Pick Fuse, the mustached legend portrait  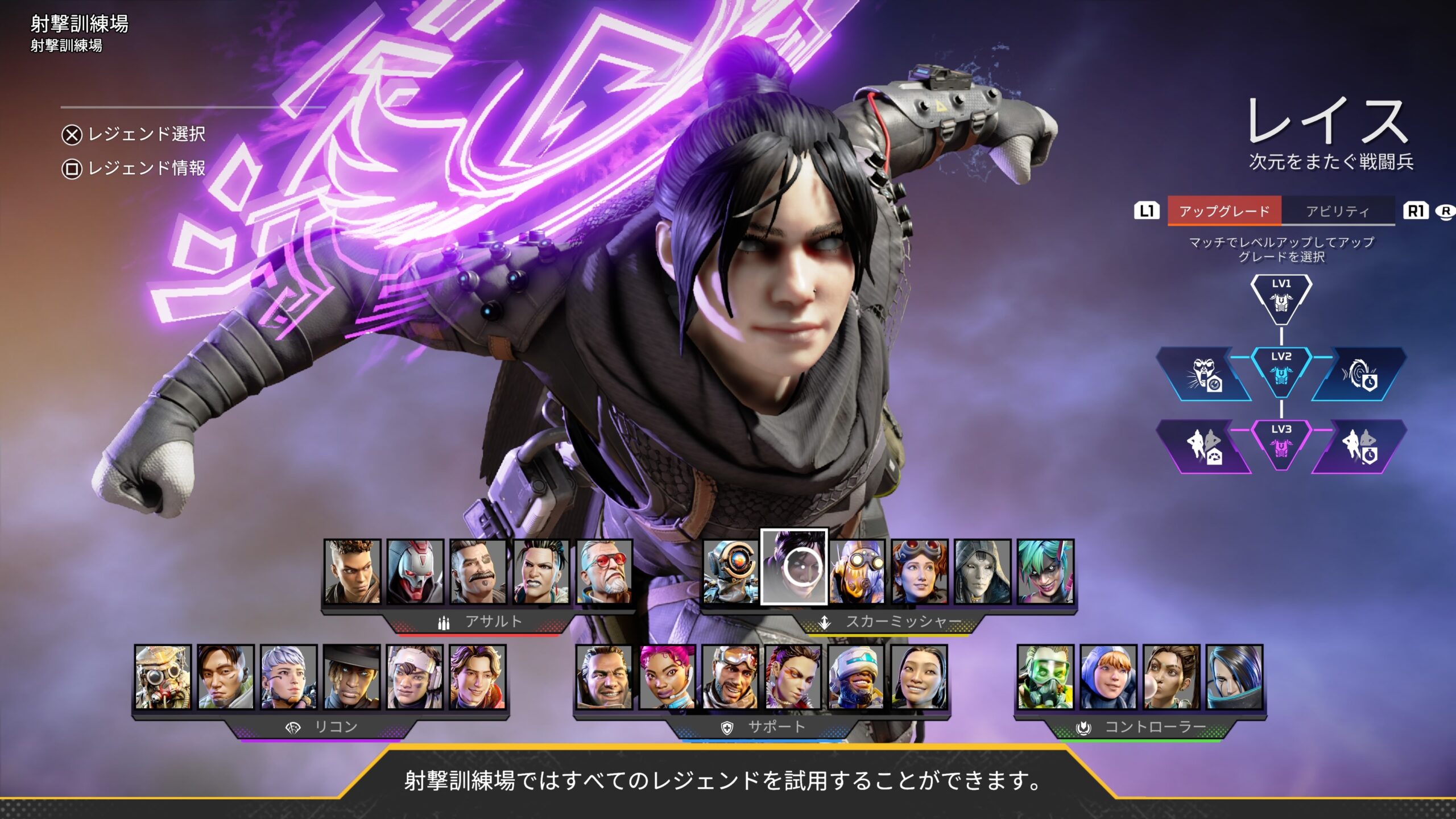point(478,572)
